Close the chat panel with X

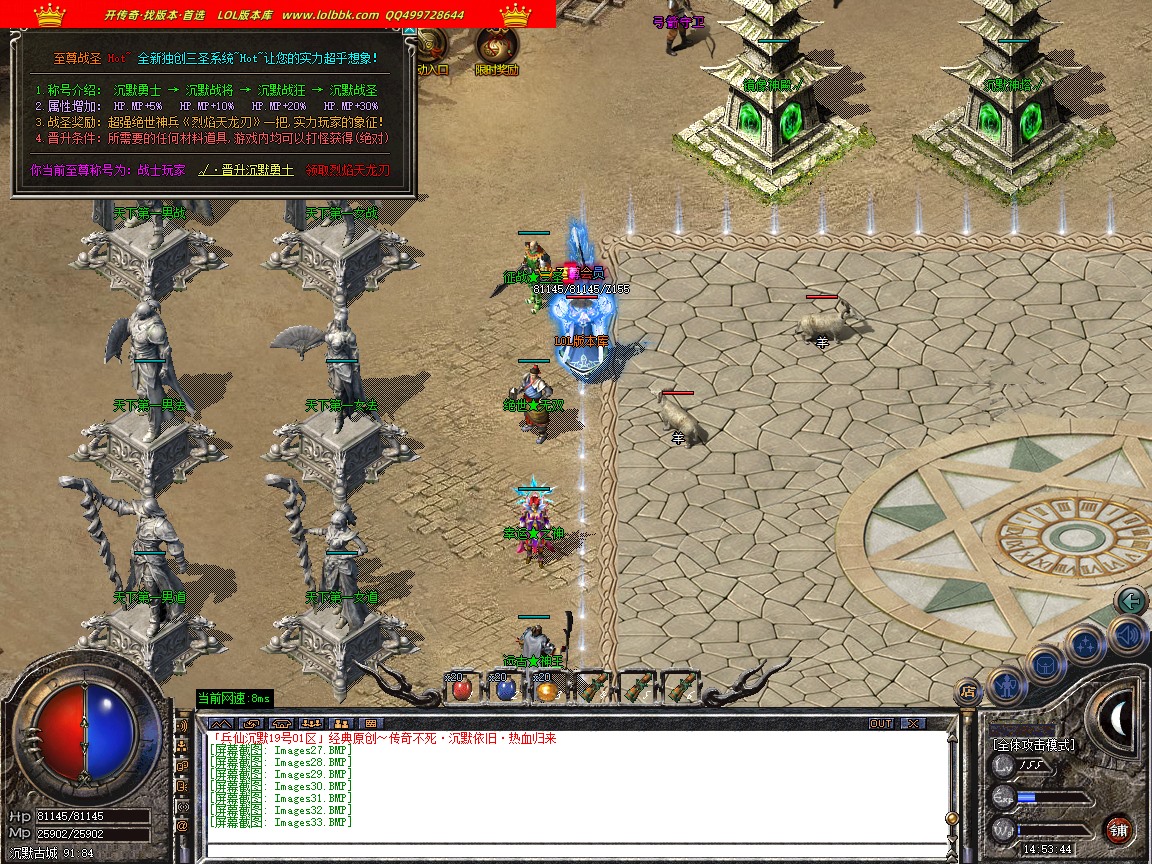pos(912,723)
